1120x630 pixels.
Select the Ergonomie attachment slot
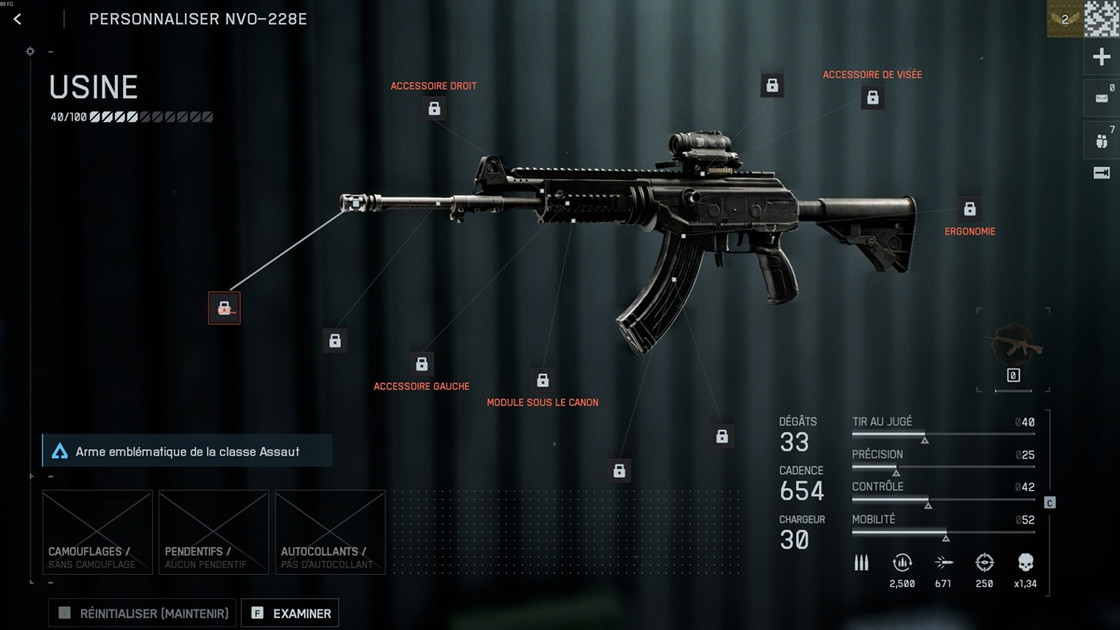point(969,209)
